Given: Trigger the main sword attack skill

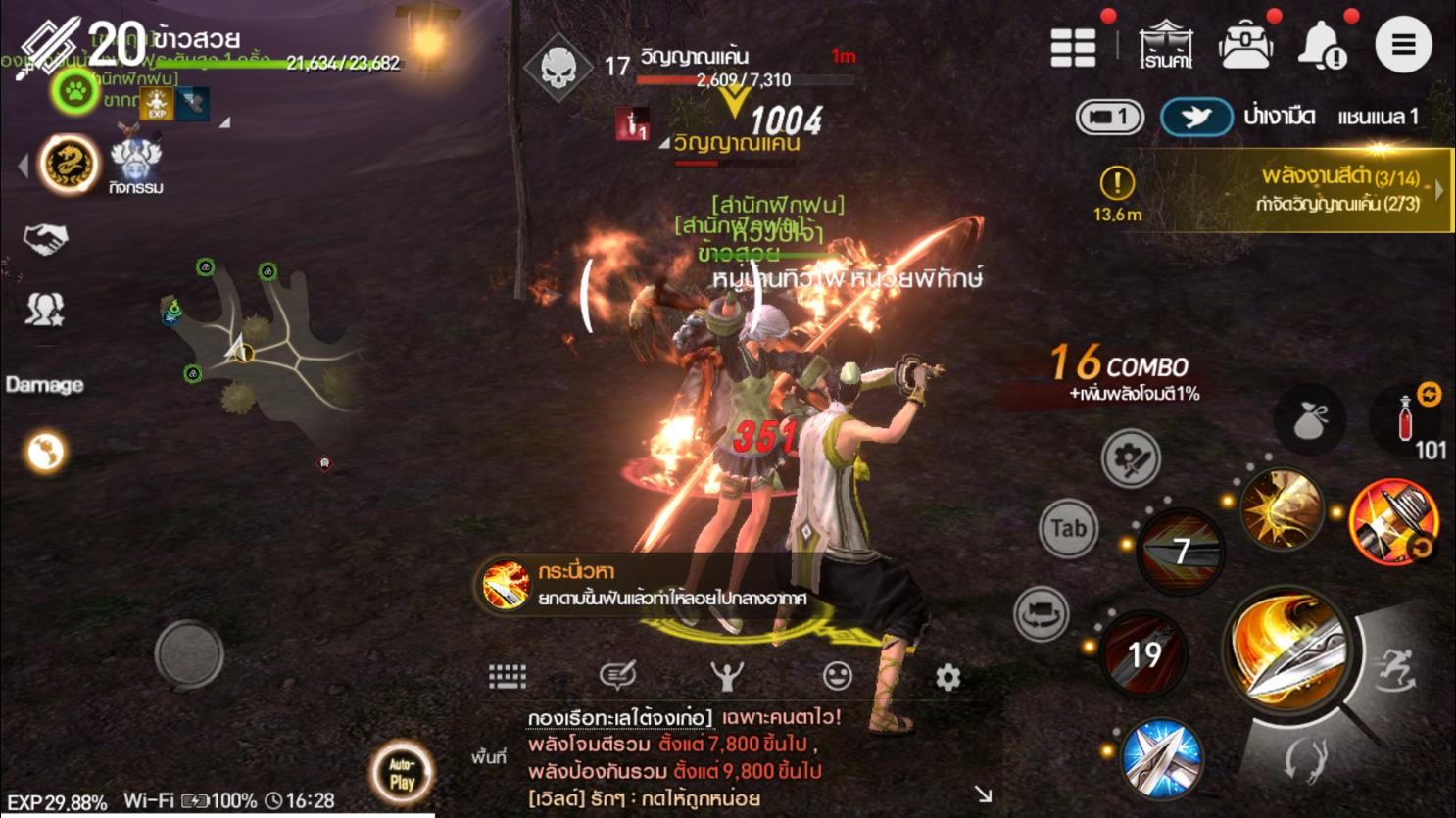Looking at the screenshot, I should tap(1289, 650).
